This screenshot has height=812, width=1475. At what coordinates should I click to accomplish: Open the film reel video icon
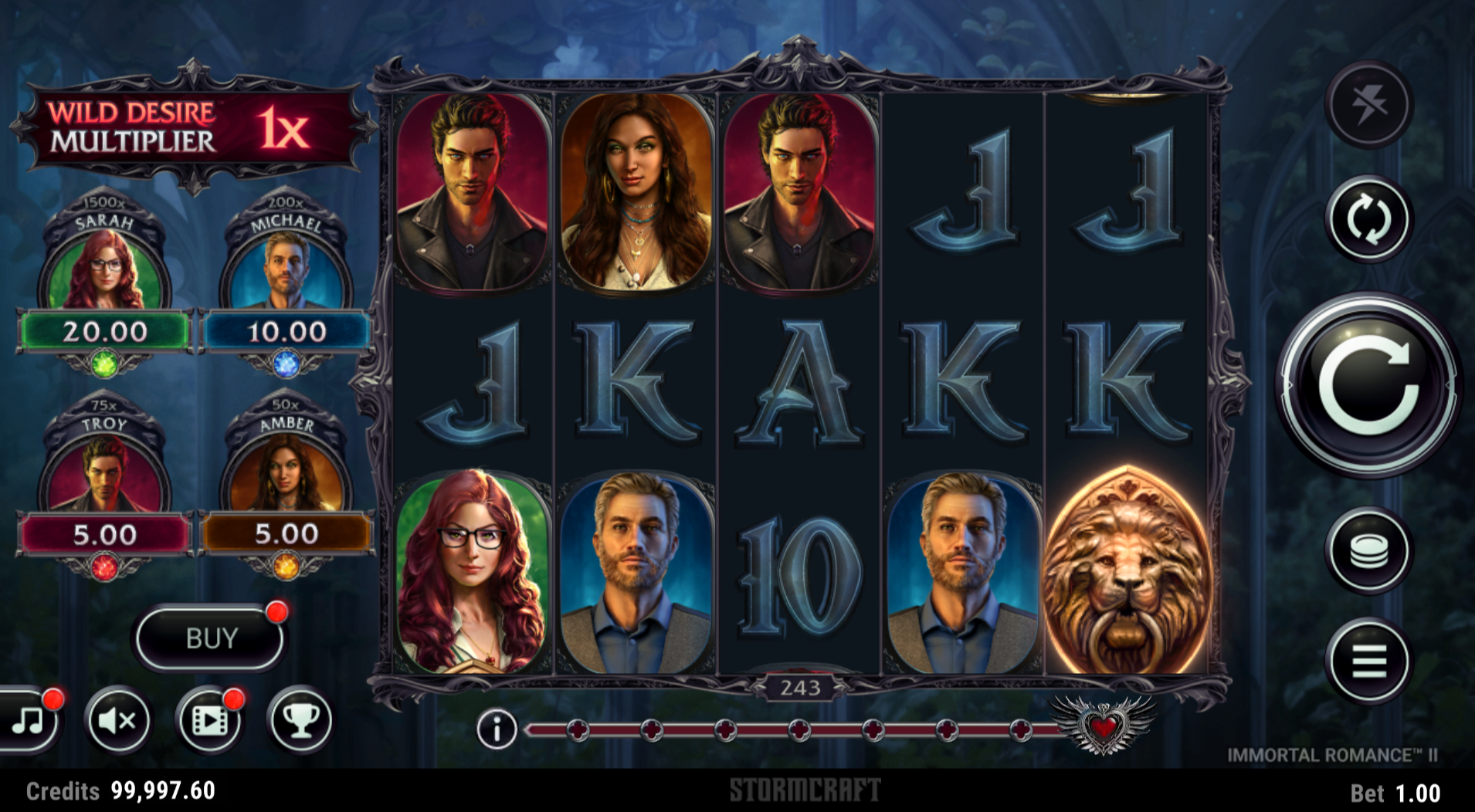pos(209,721)
